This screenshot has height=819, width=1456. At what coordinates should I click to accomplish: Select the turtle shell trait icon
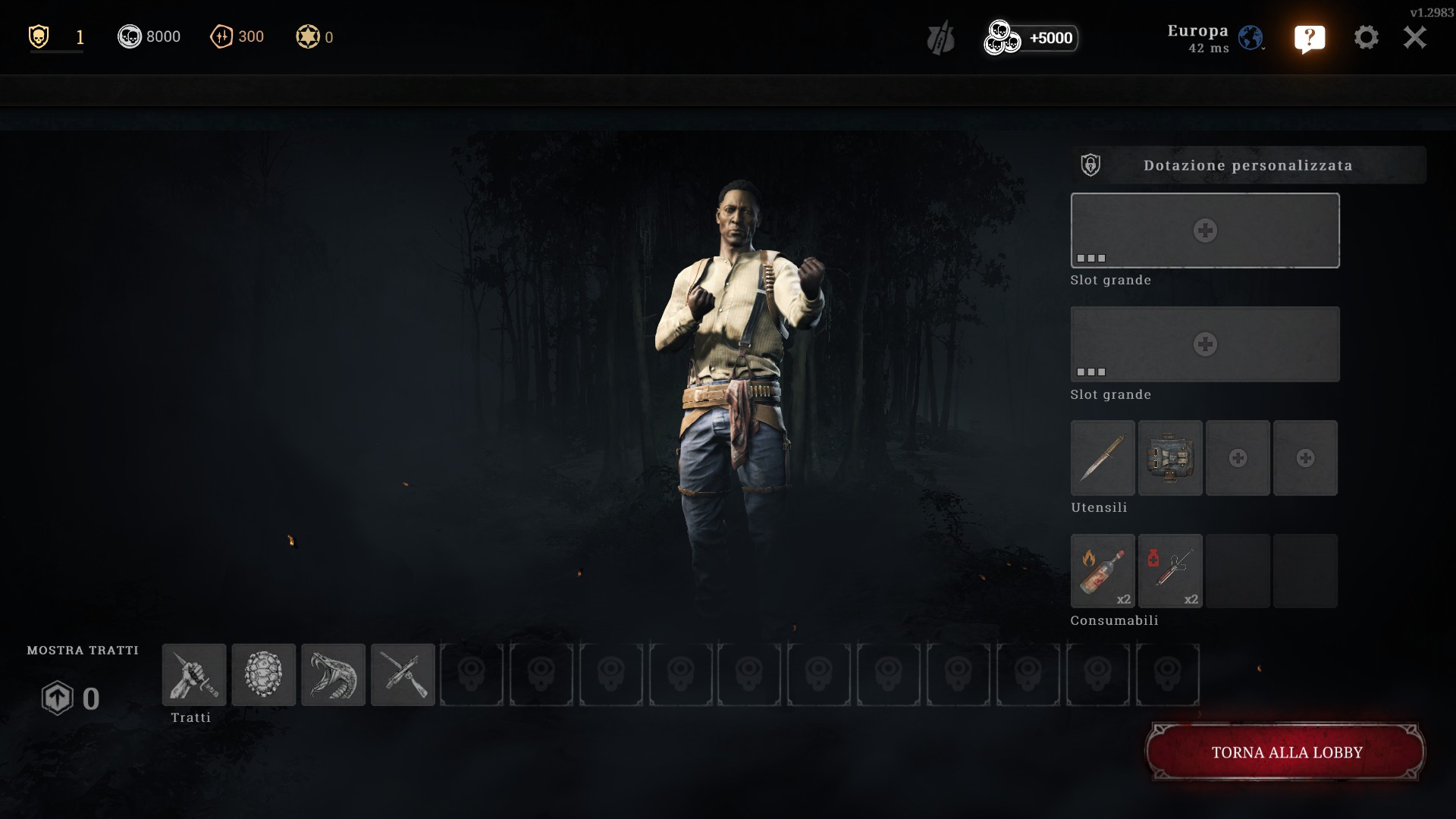coord(264,675)
